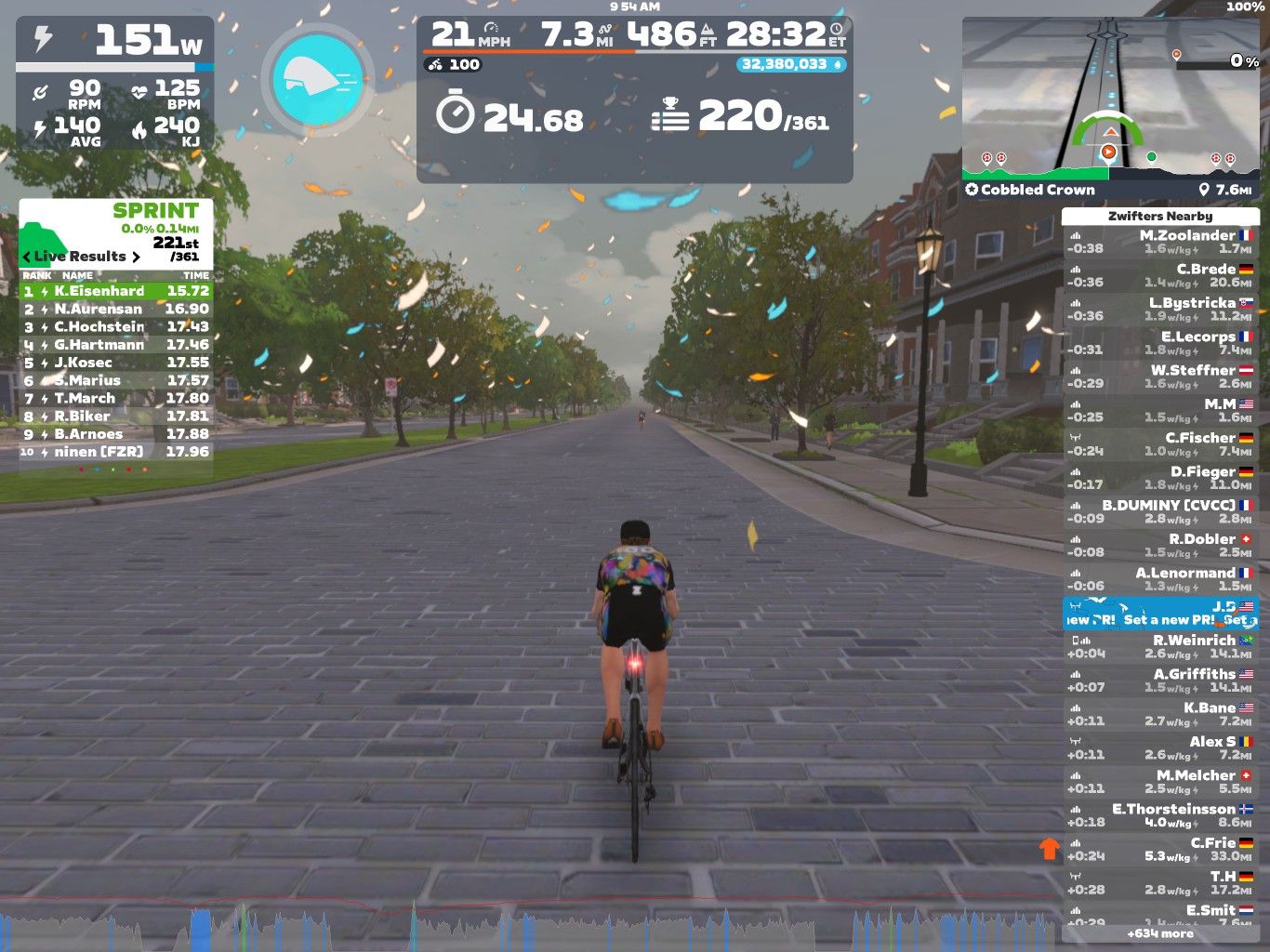This screenshot has height=952, width=1270.
Task: Select M.Zoolander in Zwifters Nearby
Action: click(x=1160, y=242)
